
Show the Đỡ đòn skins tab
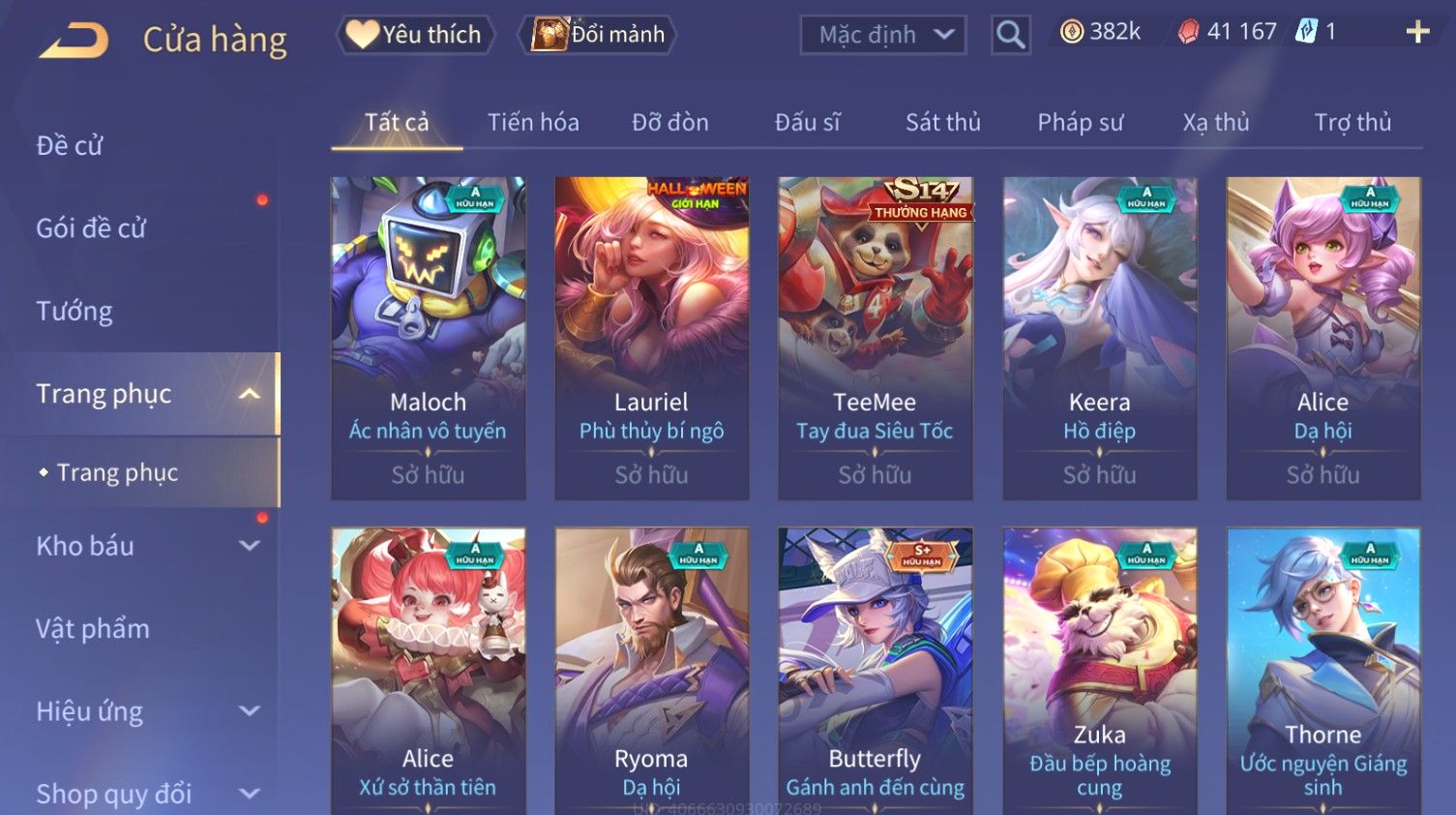point(669,123)
